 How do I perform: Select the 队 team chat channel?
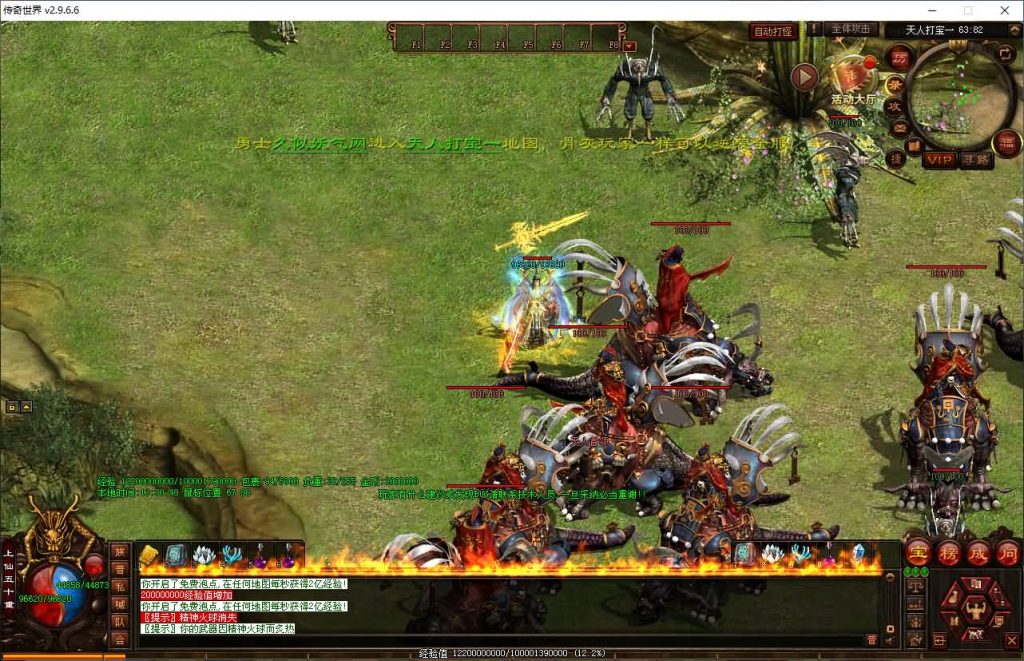coord(119,620)
